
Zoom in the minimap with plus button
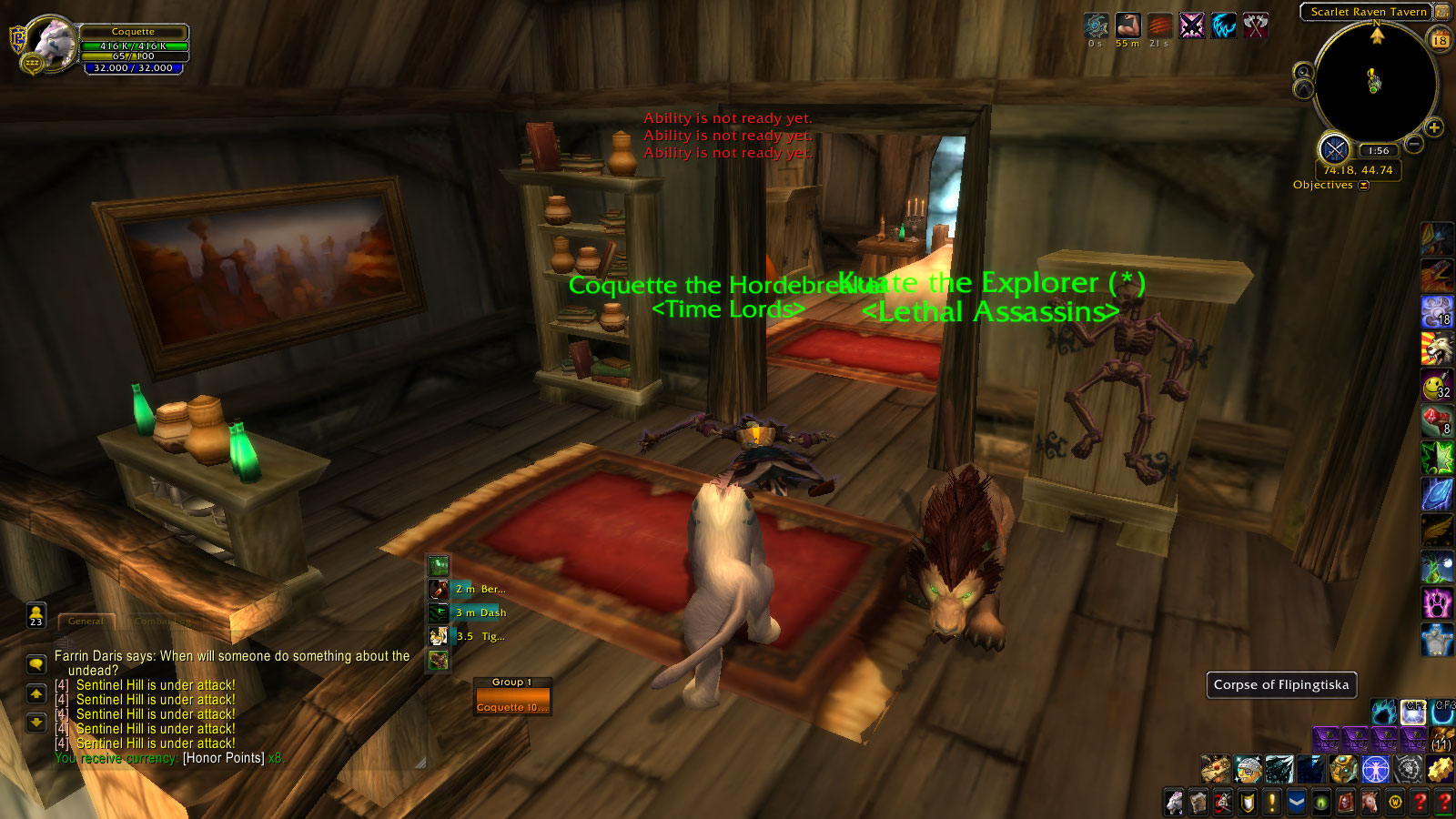1434,128
